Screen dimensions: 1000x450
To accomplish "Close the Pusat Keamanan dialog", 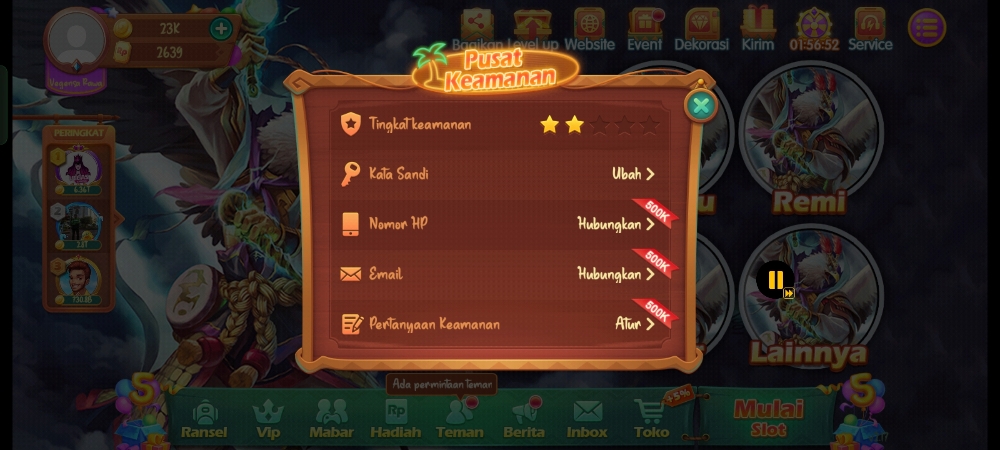I will pyautogui.click(x=701, y=105).
